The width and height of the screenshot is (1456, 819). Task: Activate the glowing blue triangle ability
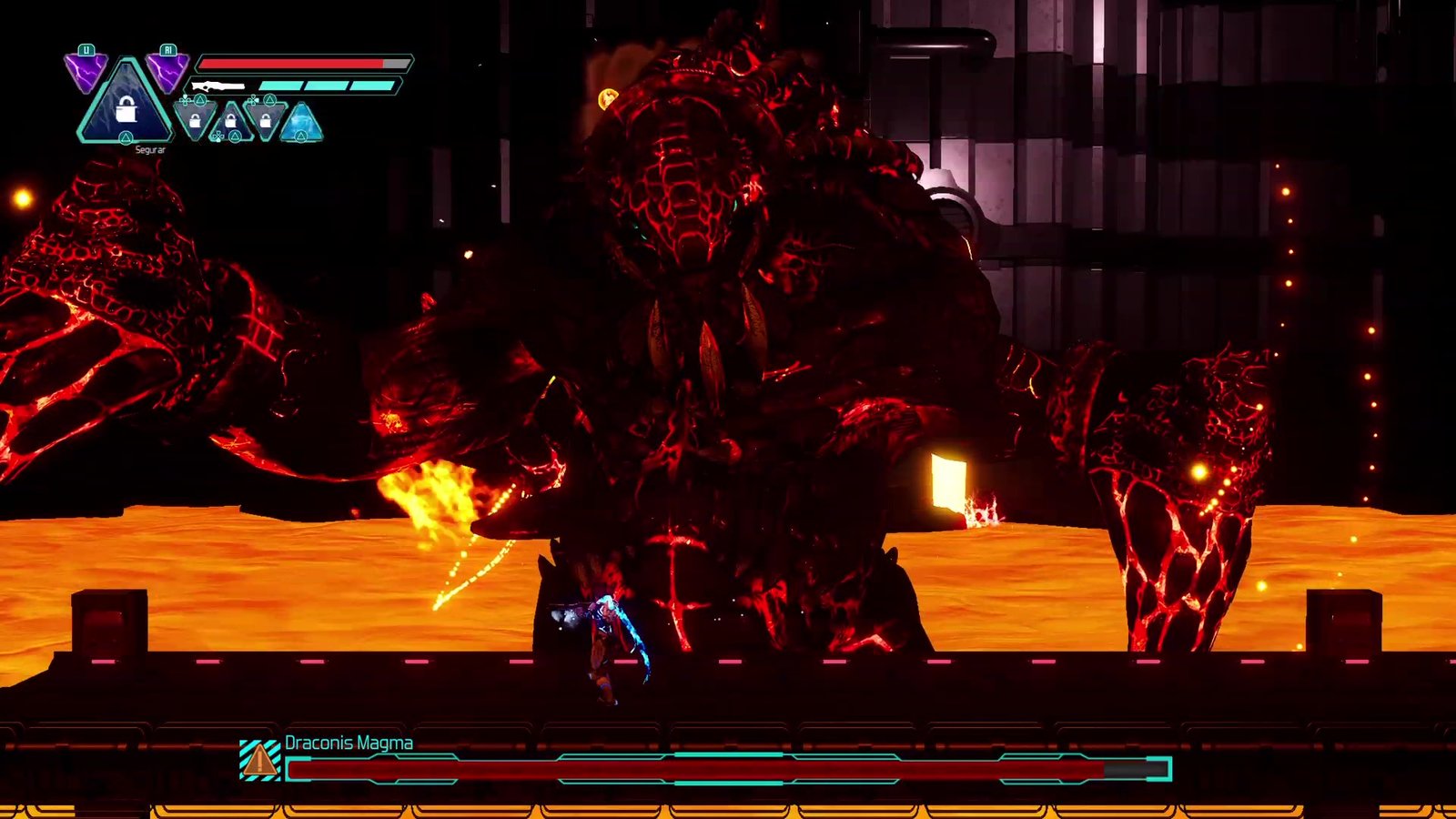pos(301,124)
